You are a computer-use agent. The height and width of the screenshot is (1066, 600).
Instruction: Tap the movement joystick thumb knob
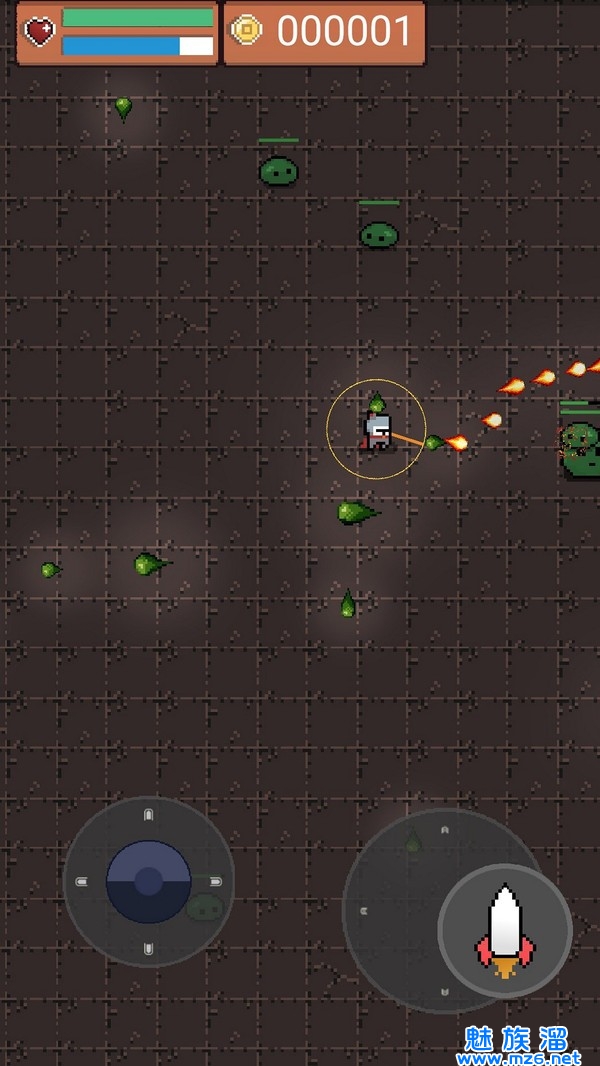coord(149,881)
